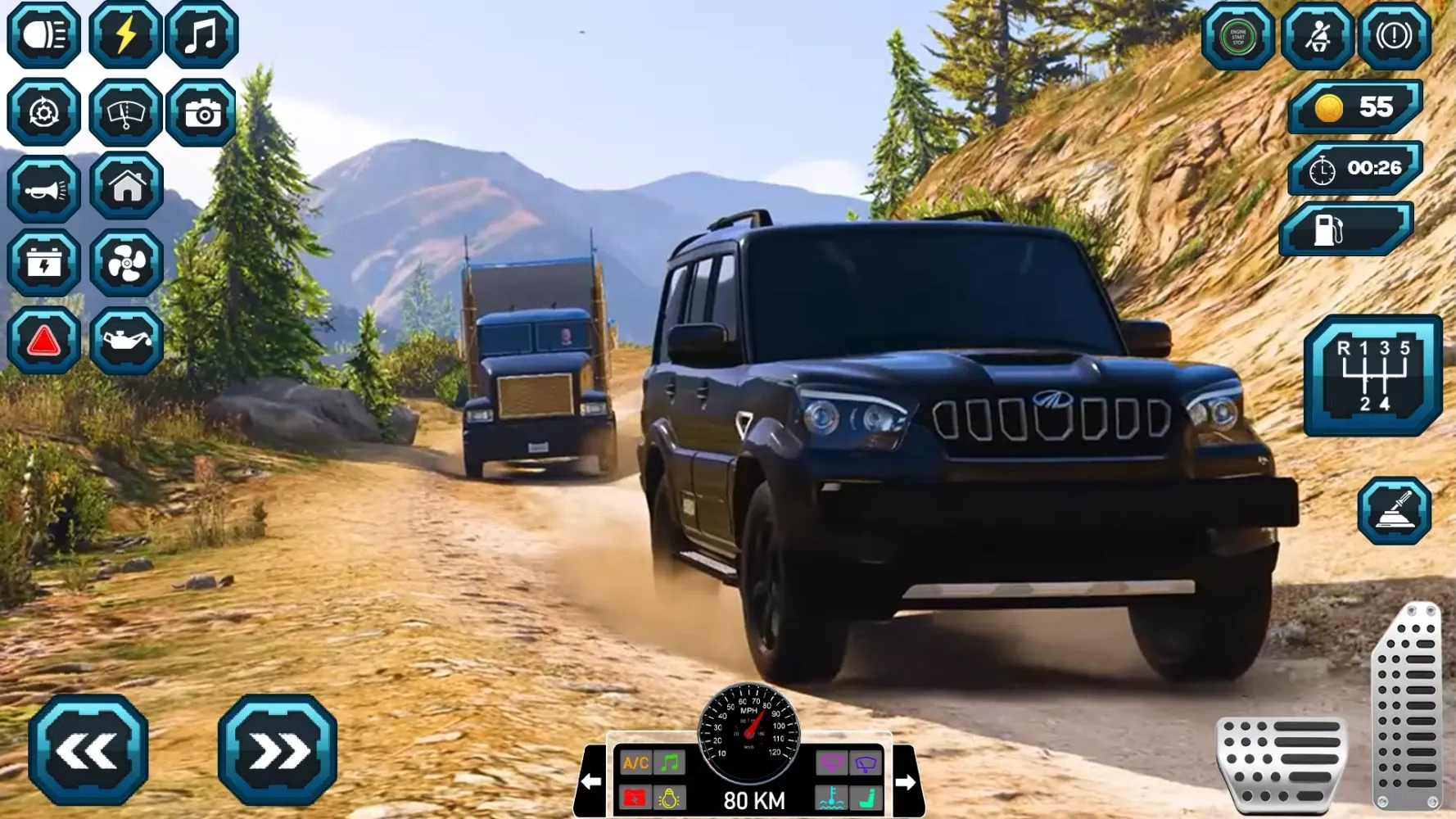Go to the home menu icon
Screen dimensions: 1456x819
[x=127, y=187]
